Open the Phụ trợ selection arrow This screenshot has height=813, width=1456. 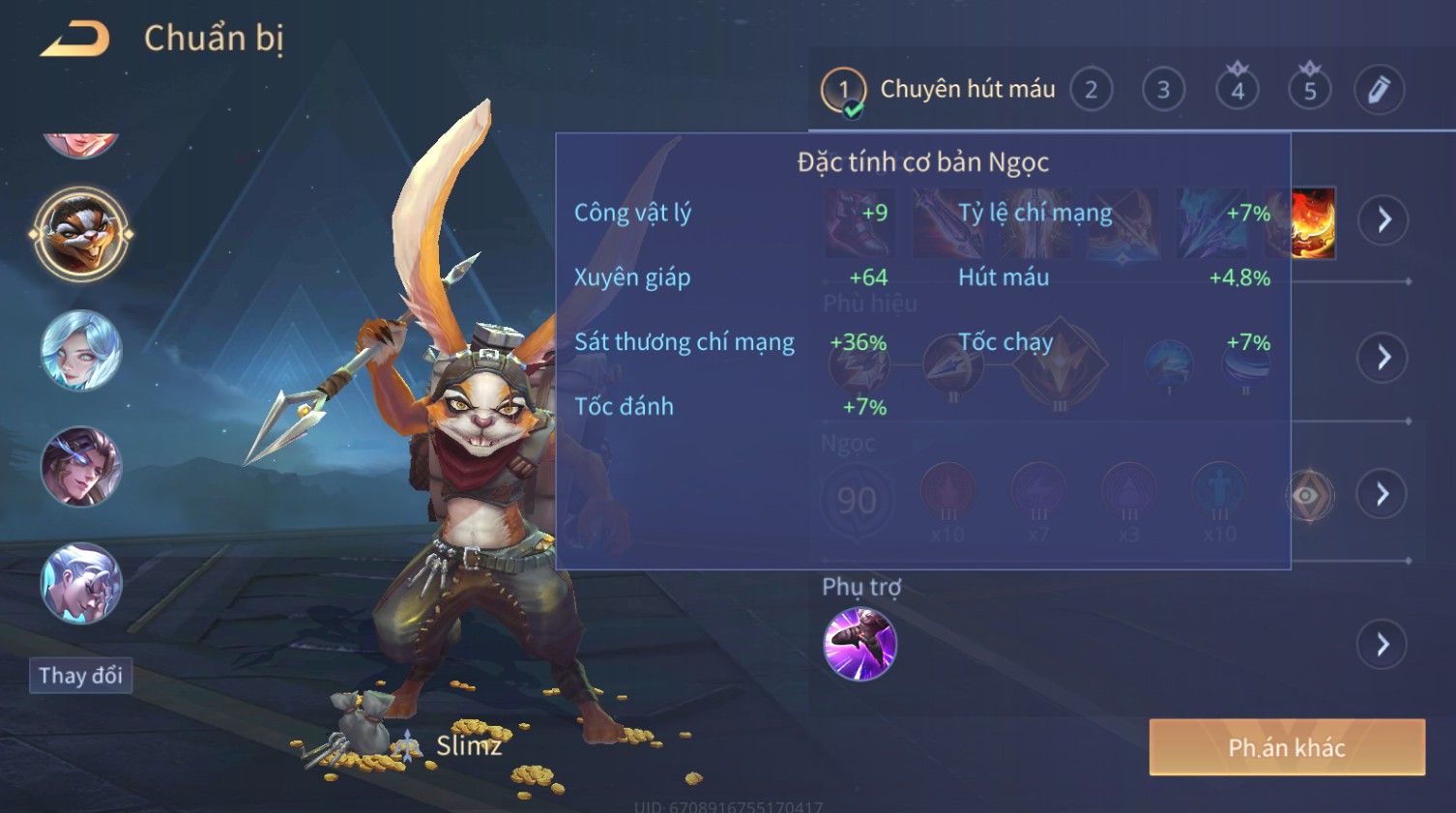tap(1383, 644)
